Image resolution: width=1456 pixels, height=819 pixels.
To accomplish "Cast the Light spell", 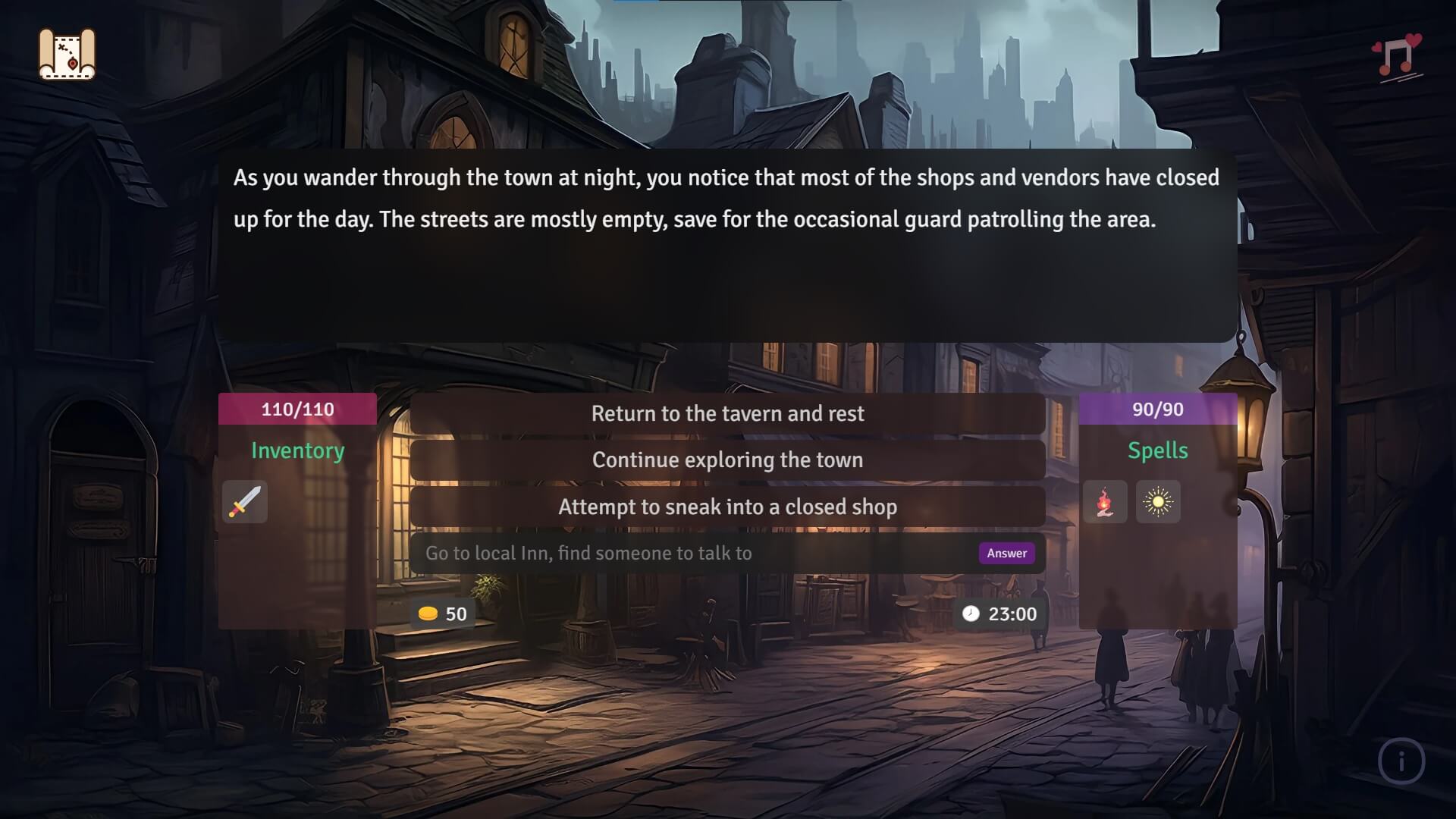I will [x=1158, y=502].
